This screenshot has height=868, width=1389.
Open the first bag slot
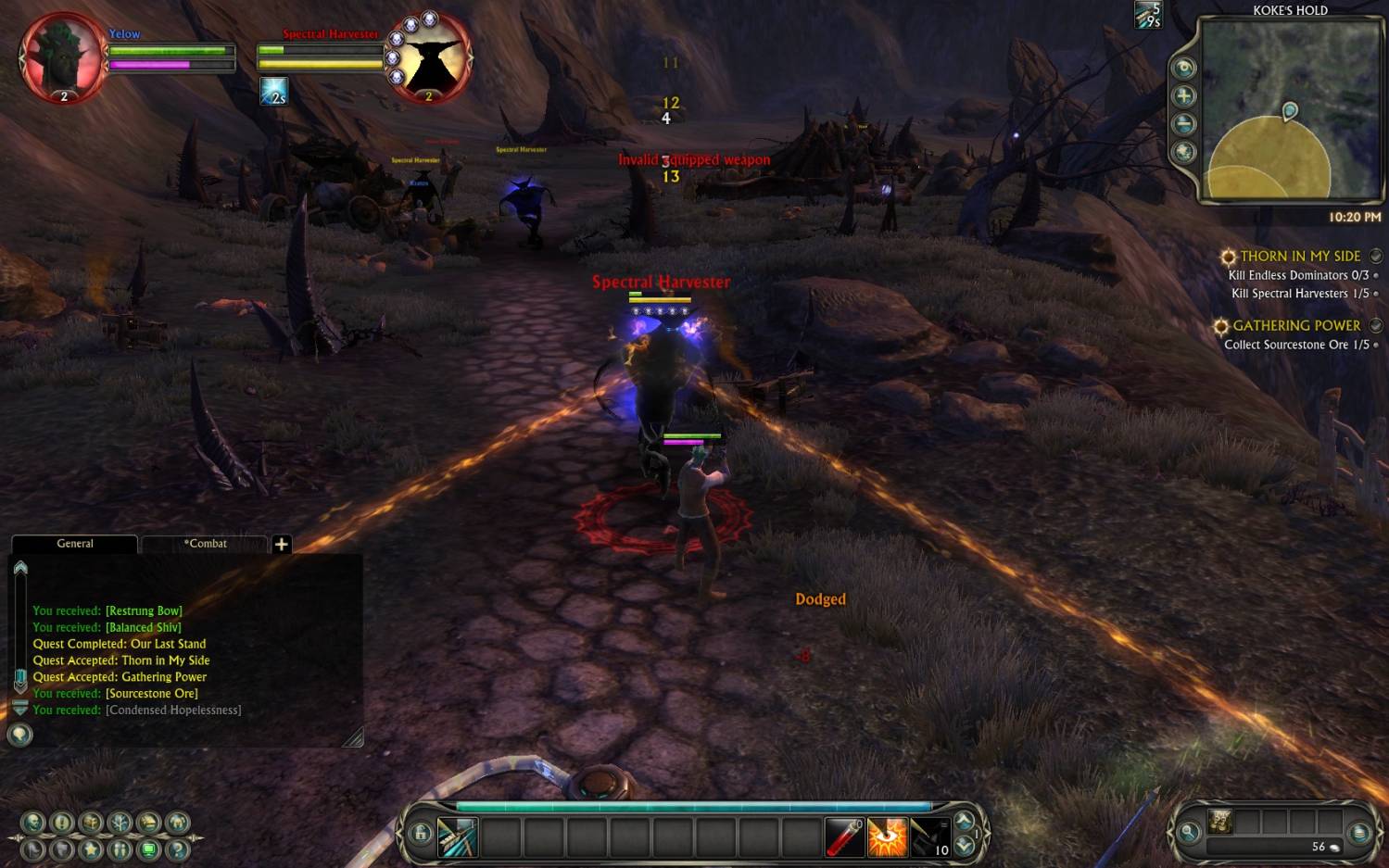pos(1219,822)
